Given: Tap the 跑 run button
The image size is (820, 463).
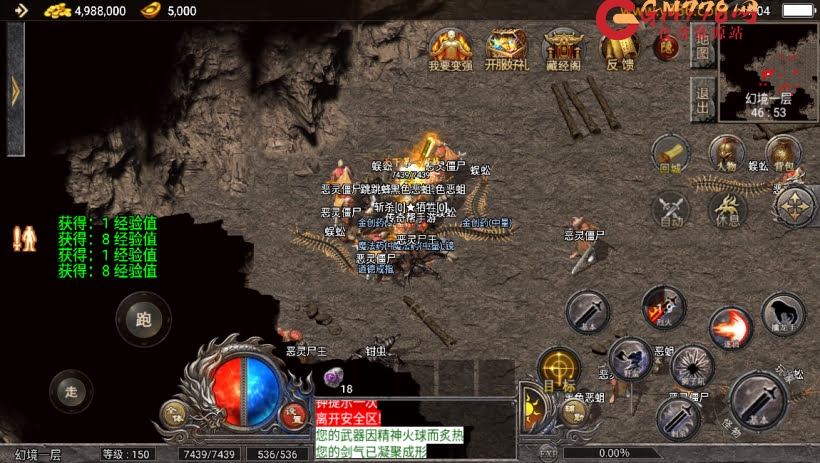Looking at the screenshot, I should click(x=142, y=318).
